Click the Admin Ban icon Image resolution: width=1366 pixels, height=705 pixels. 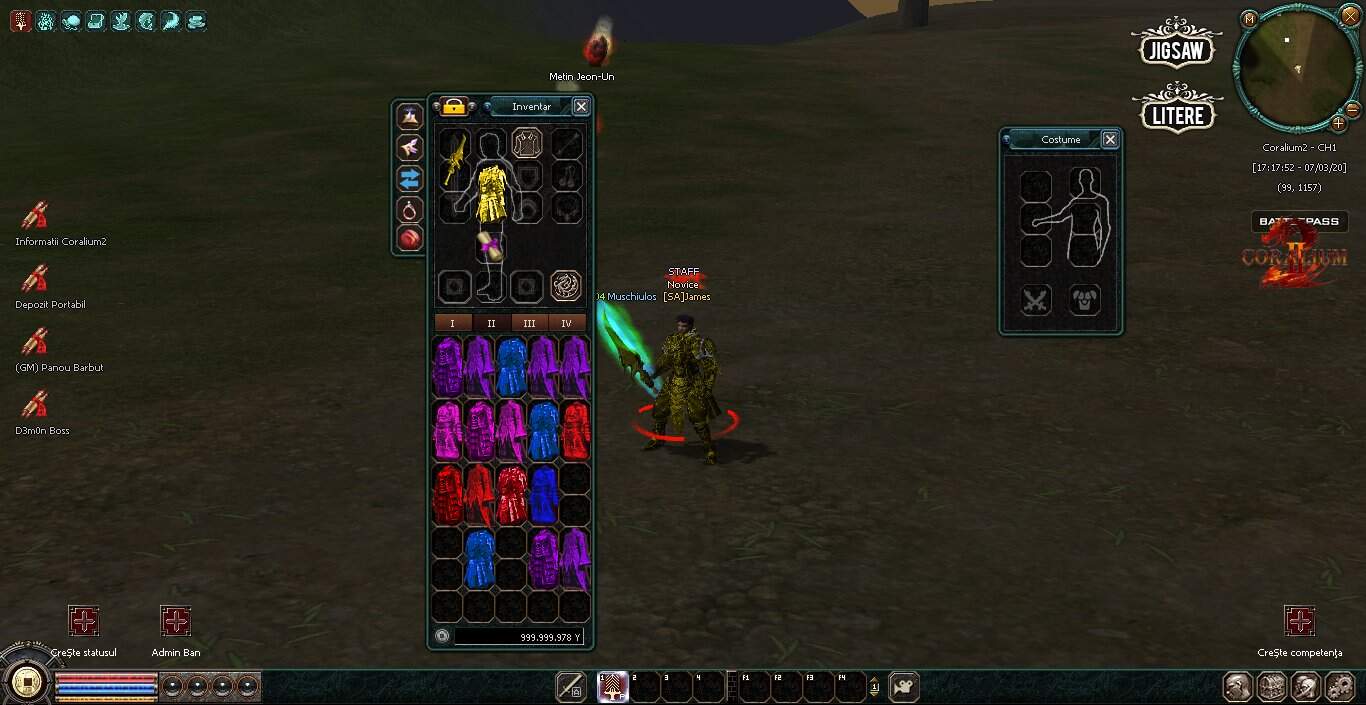175,621
